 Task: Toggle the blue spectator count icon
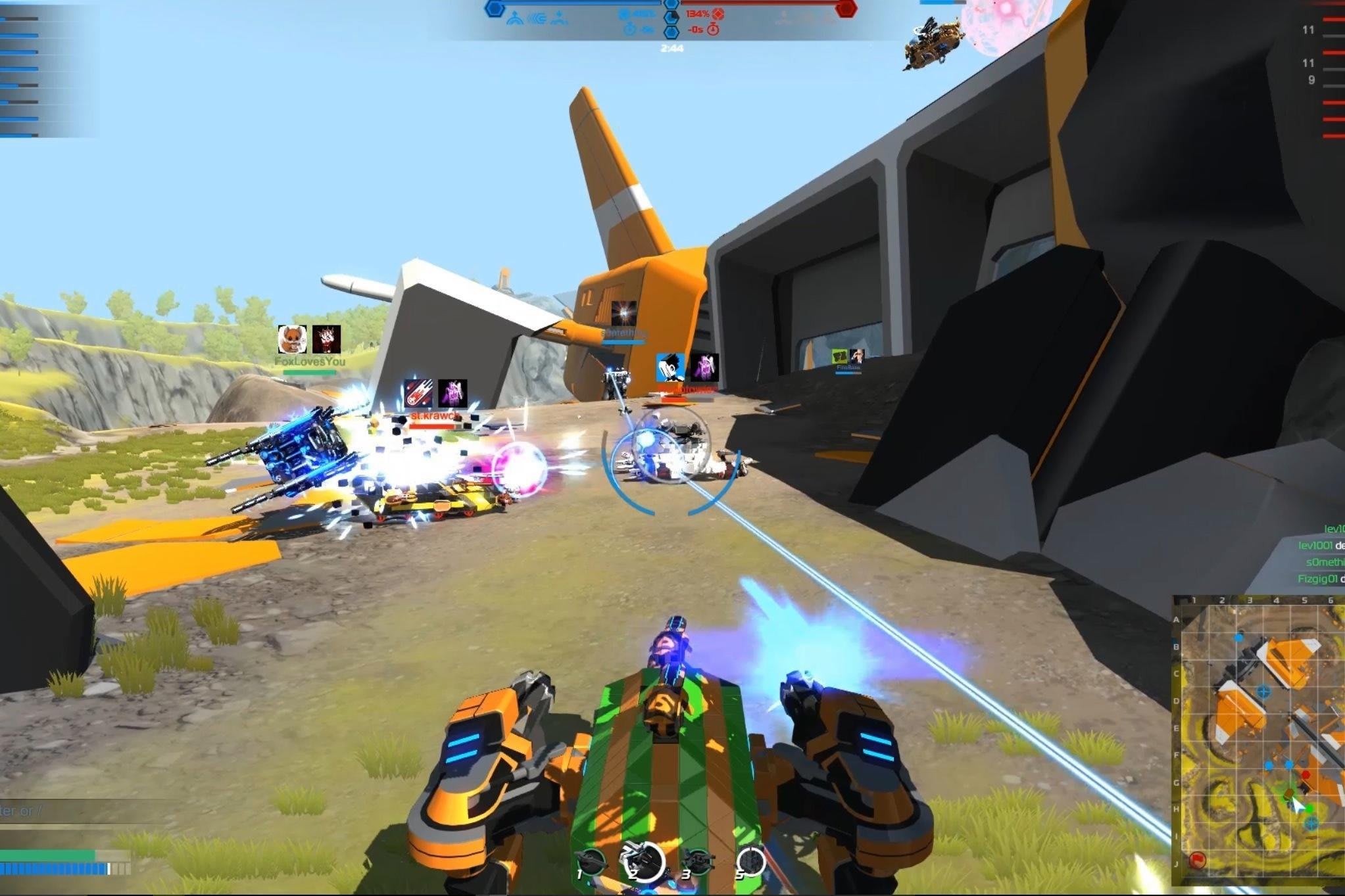point(625,14)
